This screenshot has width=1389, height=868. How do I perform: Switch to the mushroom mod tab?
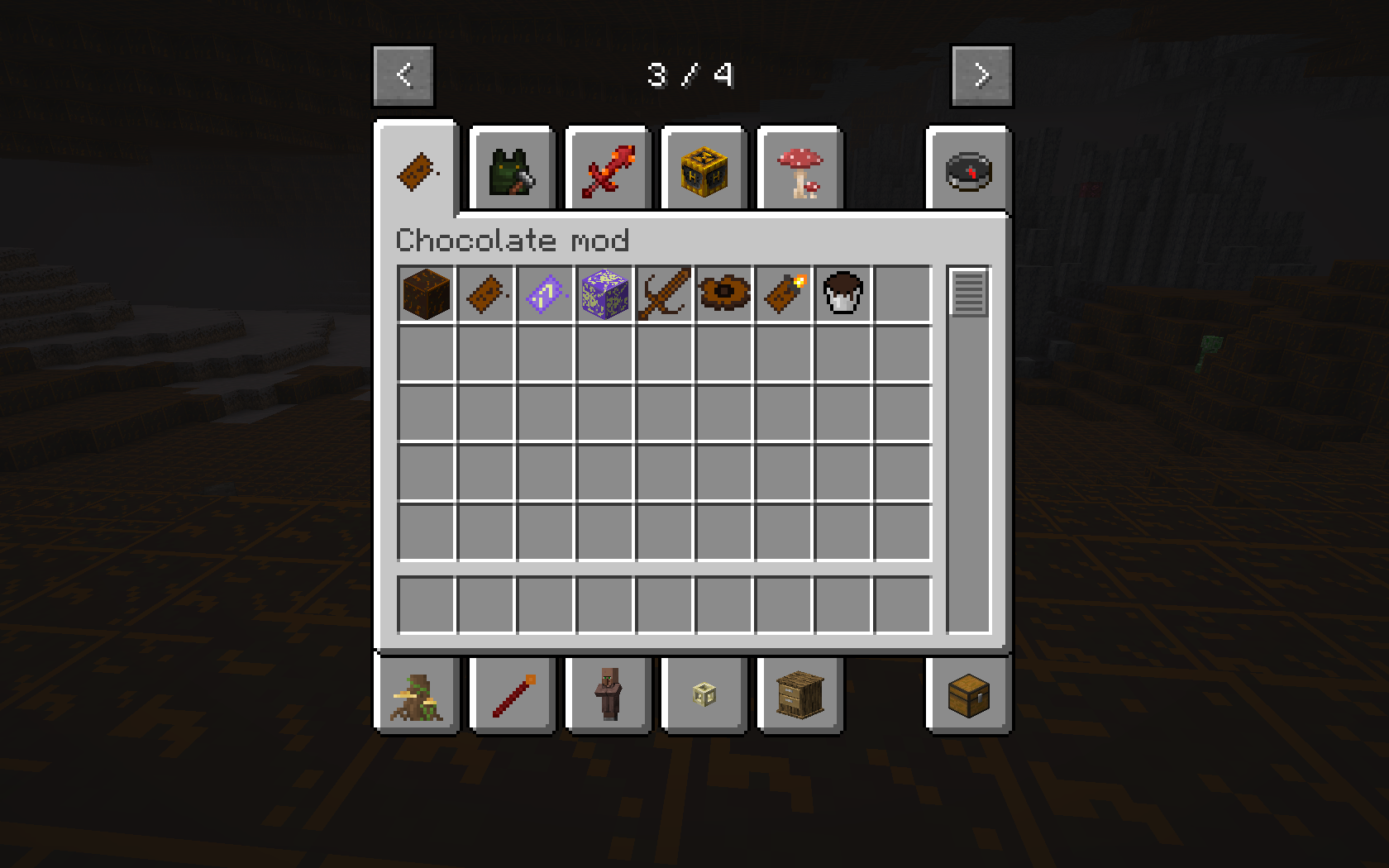pos(799,169)
